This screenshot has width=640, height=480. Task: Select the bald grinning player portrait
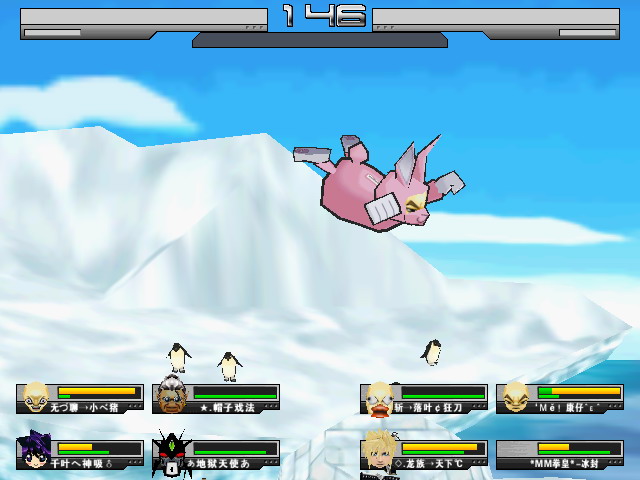[37, 397]
